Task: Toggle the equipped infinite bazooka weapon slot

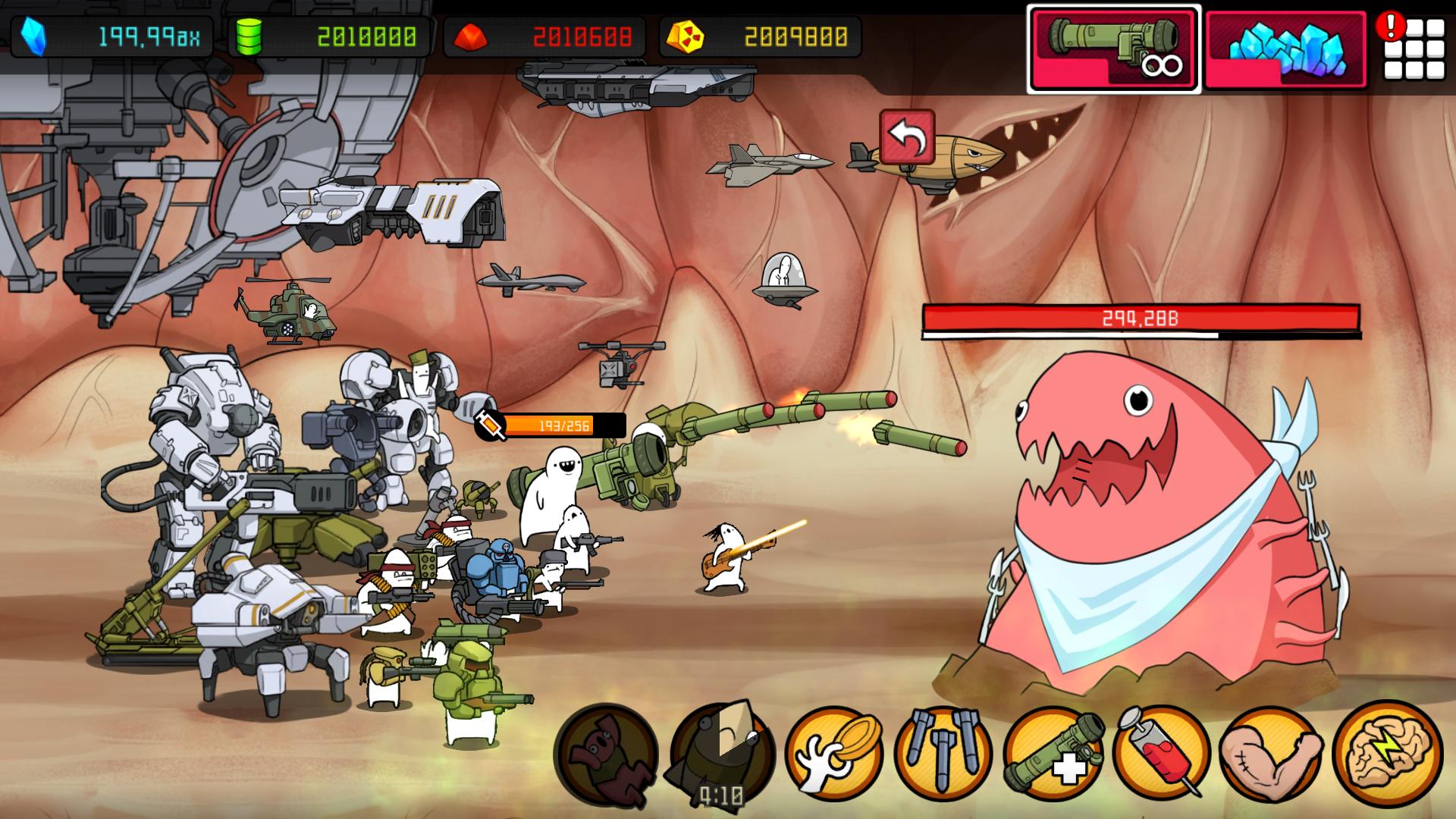Action: [1112, 48]
